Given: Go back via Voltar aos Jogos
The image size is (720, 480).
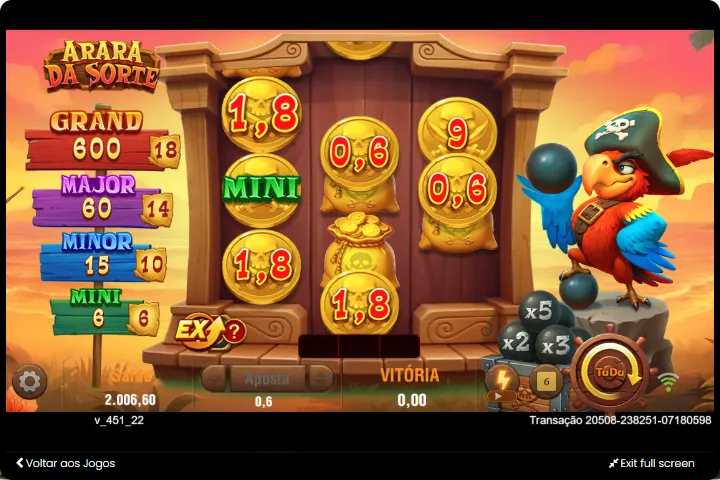Looking at the screenshot, I should click(x=66, y=463).
